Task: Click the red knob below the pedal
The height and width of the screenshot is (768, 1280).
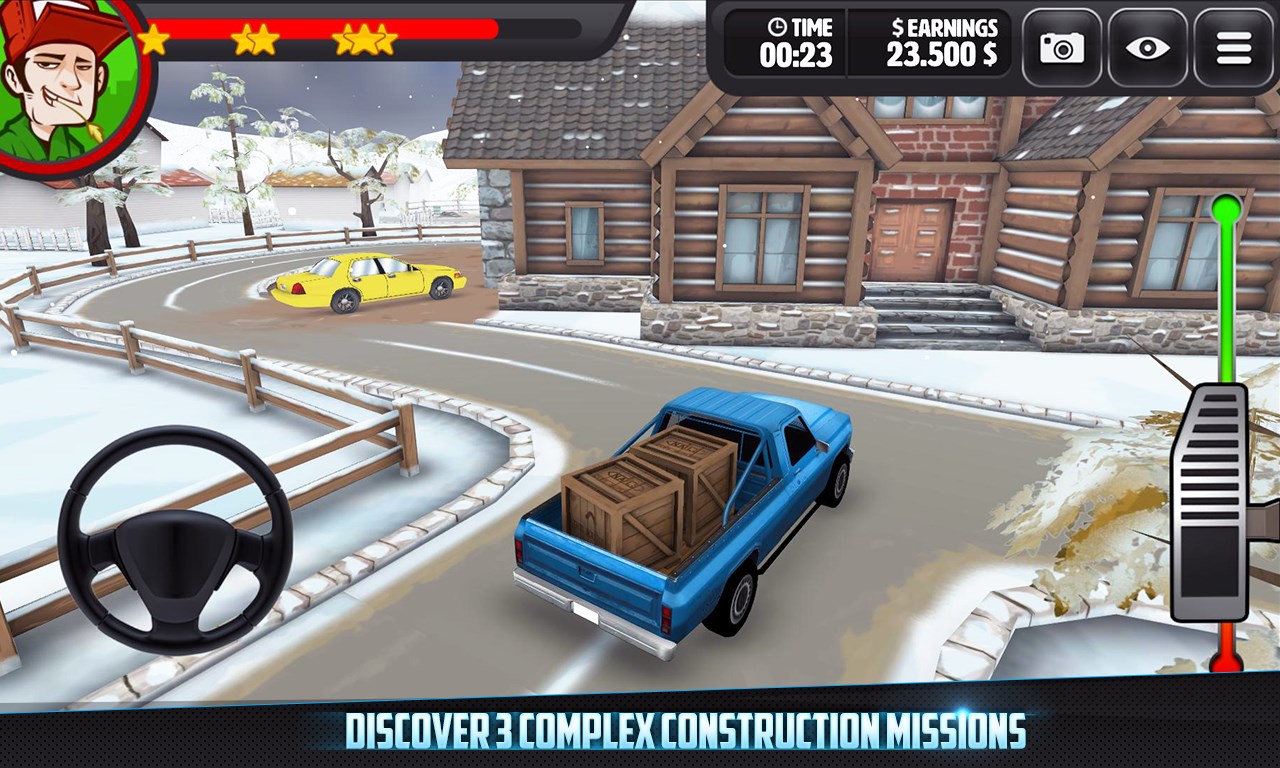Action: [1225, 660]
